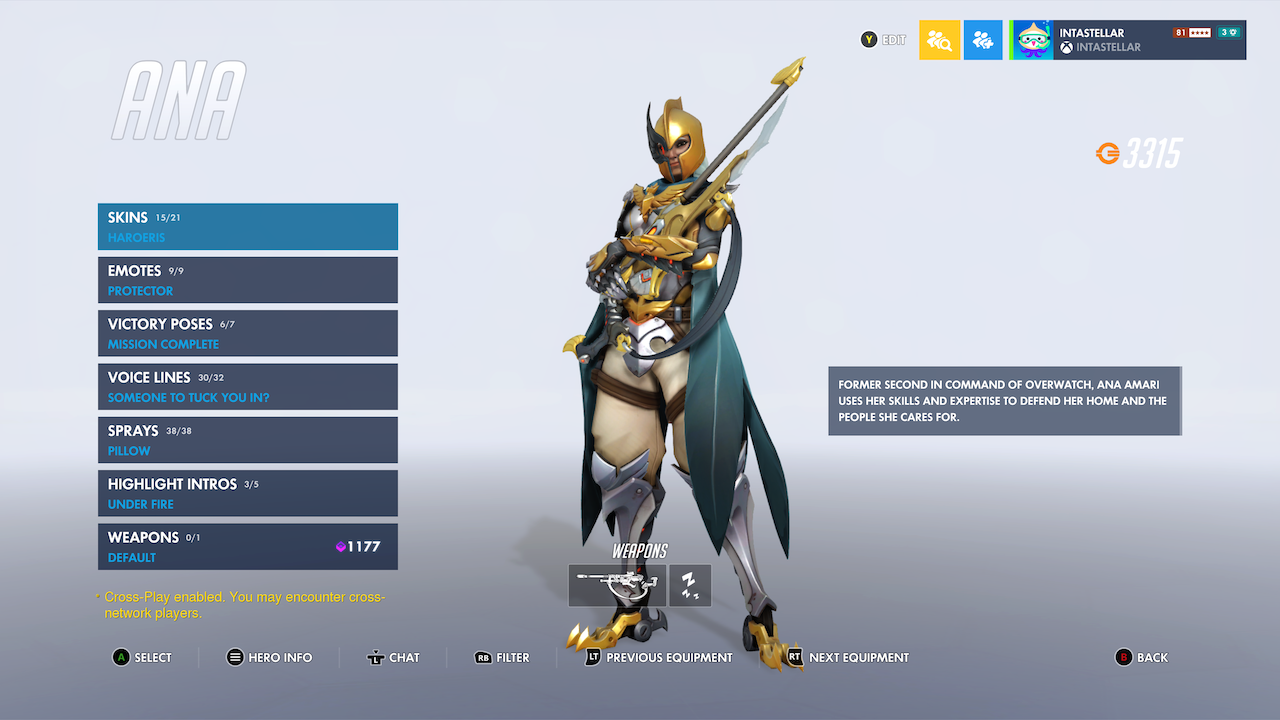Click NEXT EQUIPMENT

[x=845, y=657]
